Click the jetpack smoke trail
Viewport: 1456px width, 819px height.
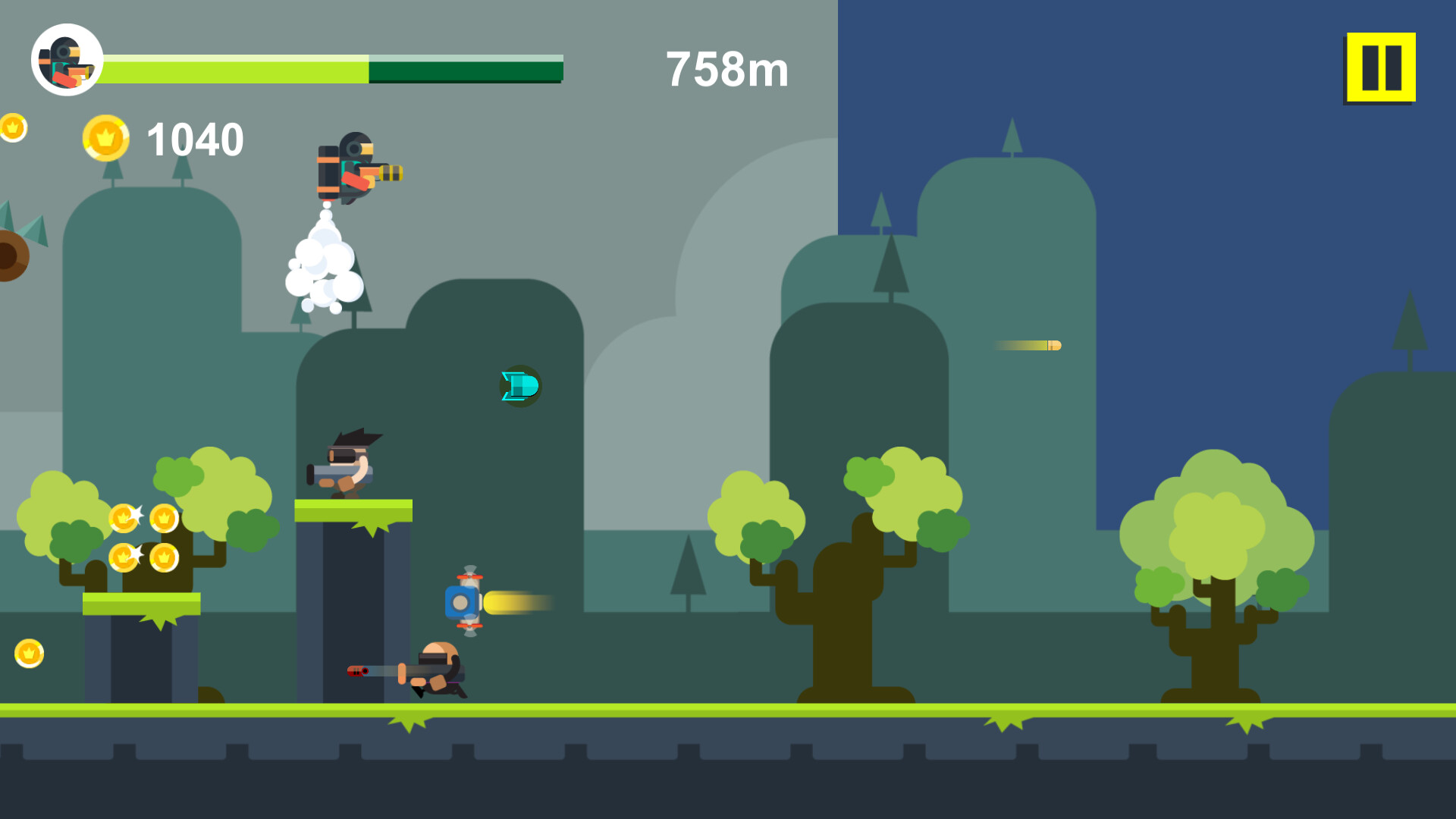(322, 269)
